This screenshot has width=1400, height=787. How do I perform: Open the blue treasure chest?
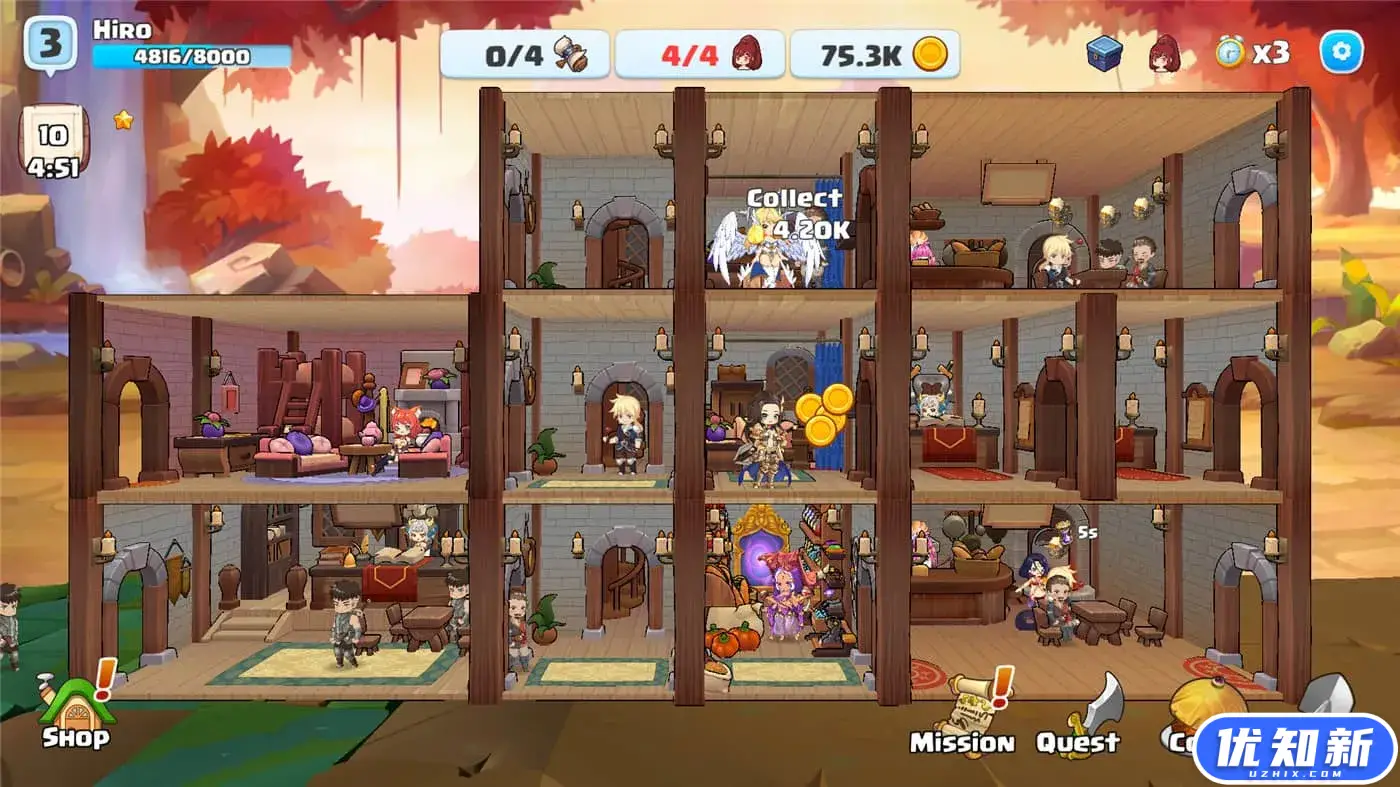coord(1104,53)
